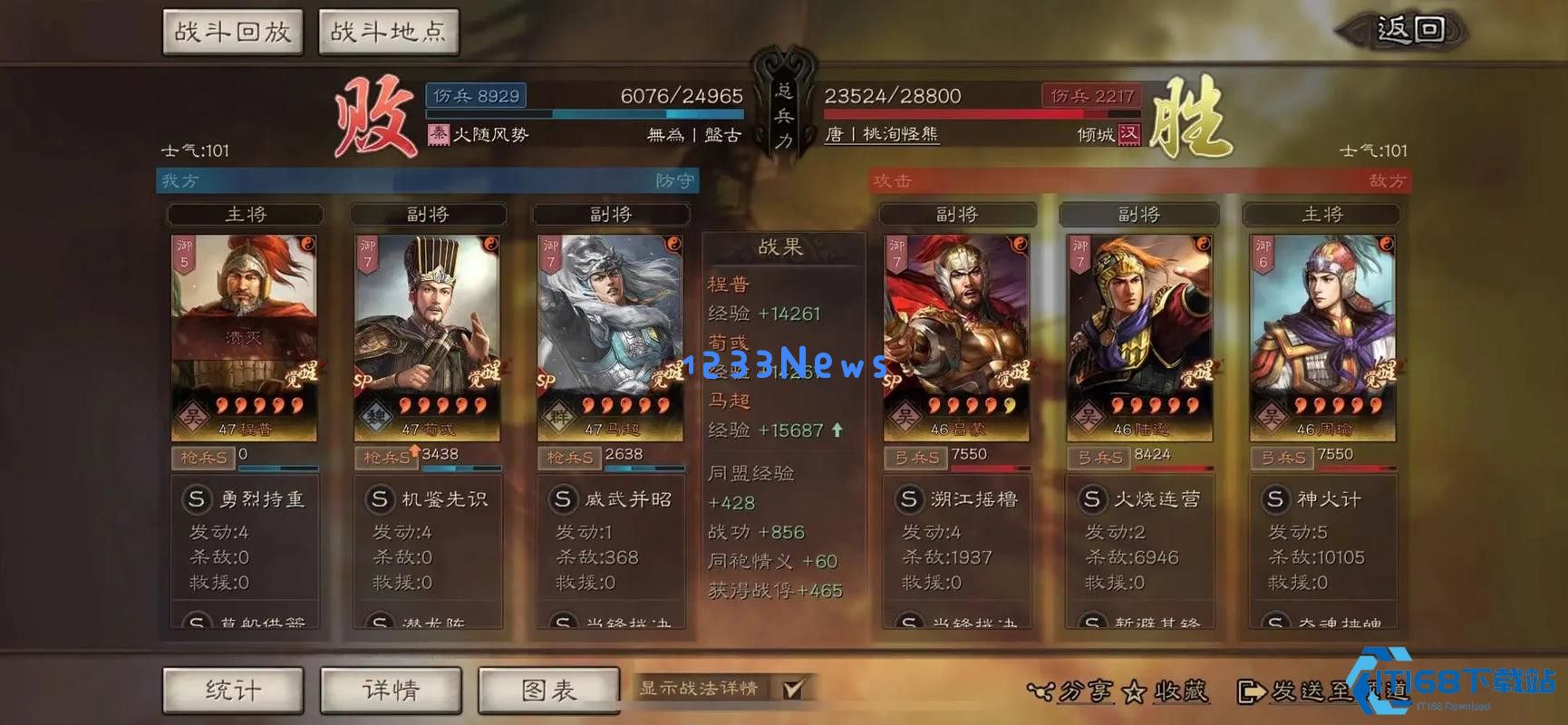Image resolution: width=1568 pixels, height=725 pixels.
Task: Switch to the 图表 tab
Action: 548,689
